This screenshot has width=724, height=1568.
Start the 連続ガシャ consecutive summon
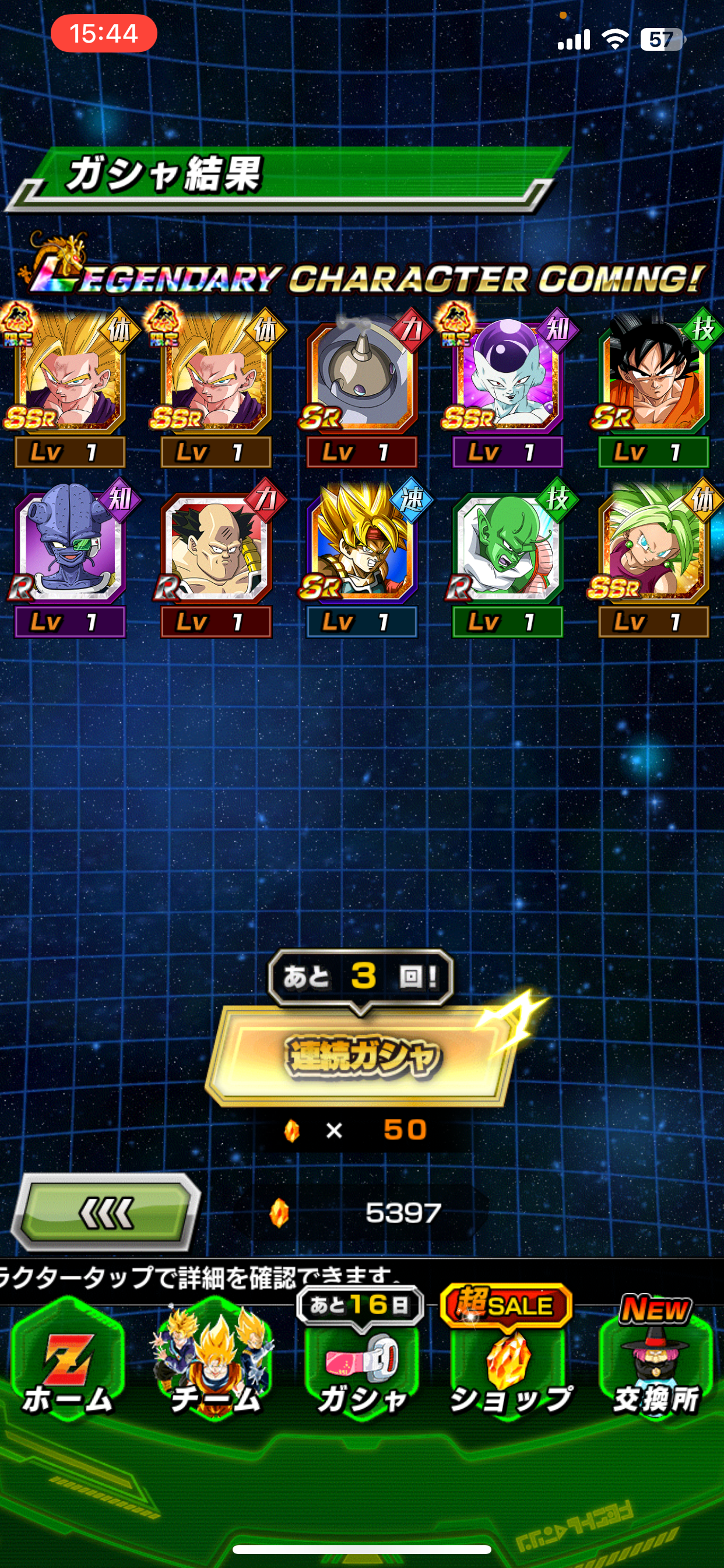(x=361, y=1055)
